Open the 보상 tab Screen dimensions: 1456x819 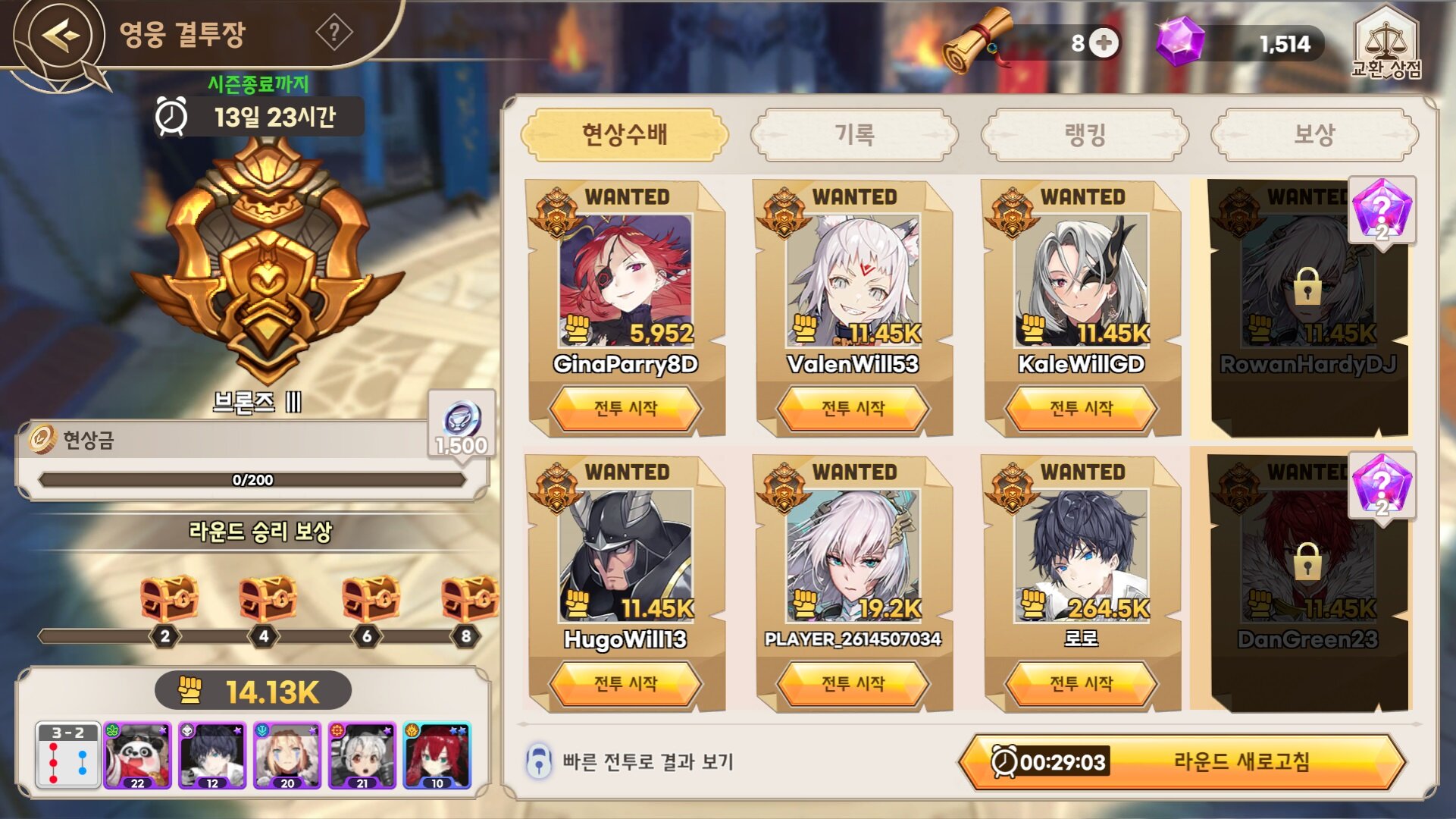click(x=1314, y=135)
